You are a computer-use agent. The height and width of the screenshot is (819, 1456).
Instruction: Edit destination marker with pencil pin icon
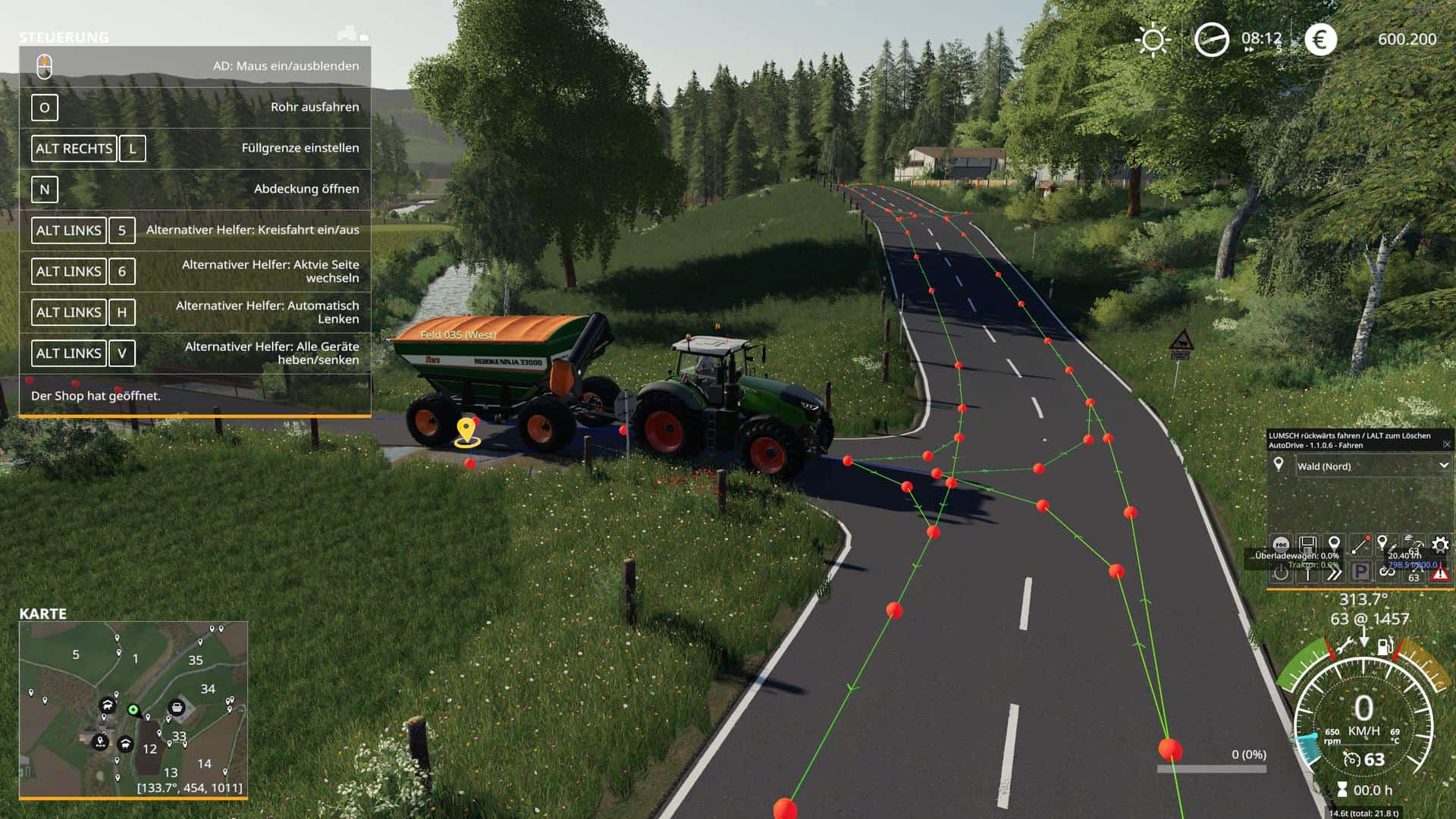1385,544
